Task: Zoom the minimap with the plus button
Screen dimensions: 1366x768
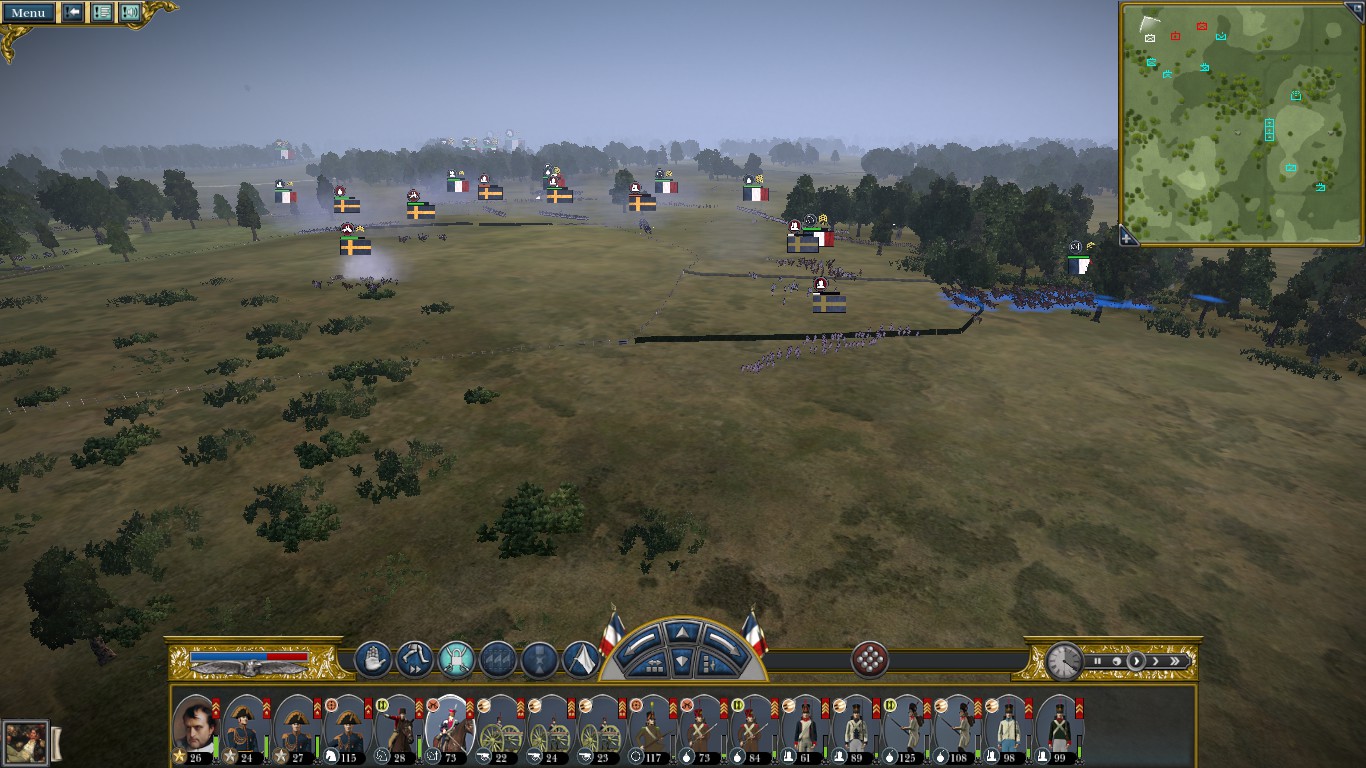Action: 1128,237
